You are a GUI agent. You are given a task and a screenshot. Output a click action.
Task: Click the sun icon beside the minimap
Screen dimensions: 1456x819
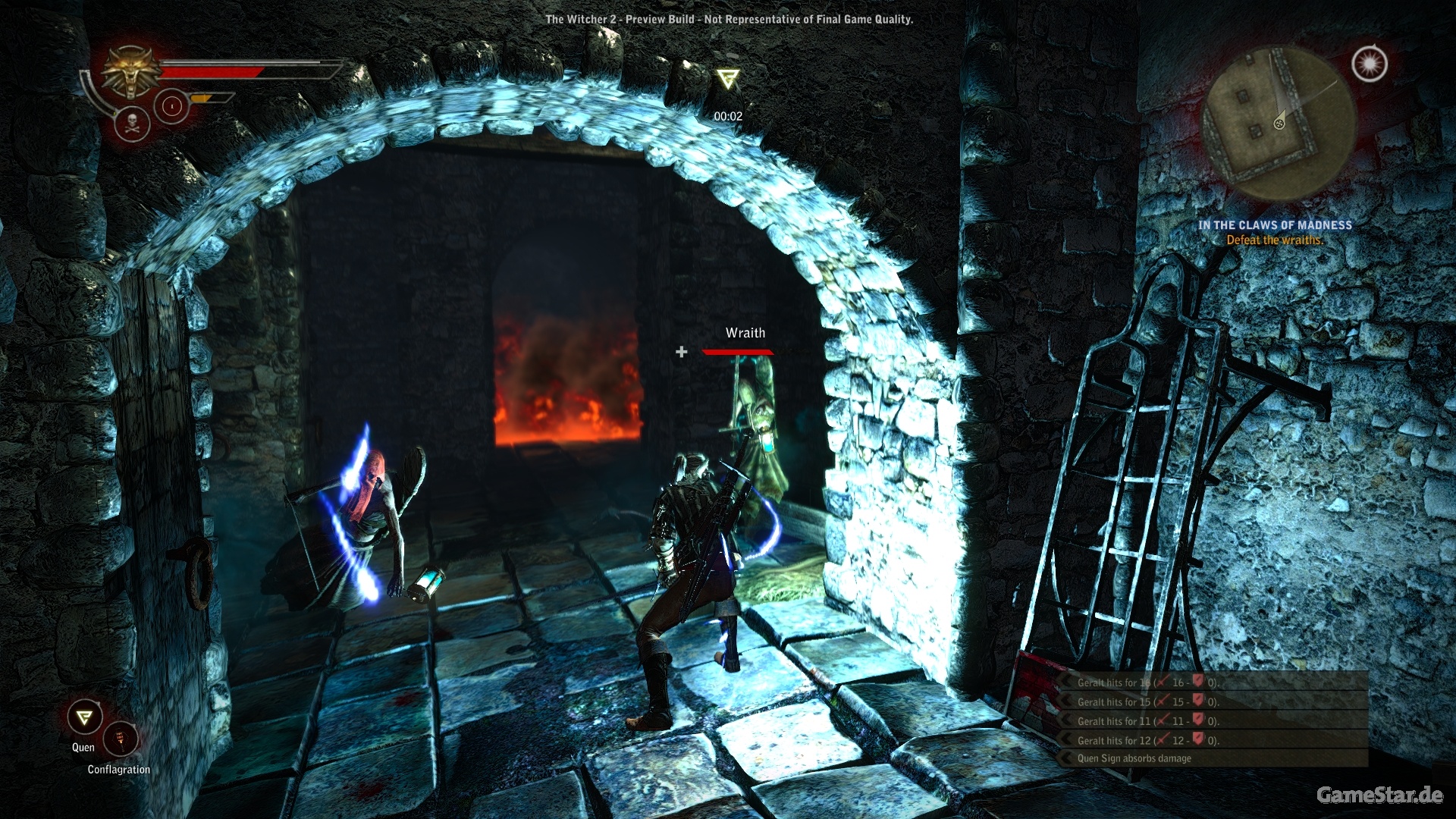(x=1370, y=64)
